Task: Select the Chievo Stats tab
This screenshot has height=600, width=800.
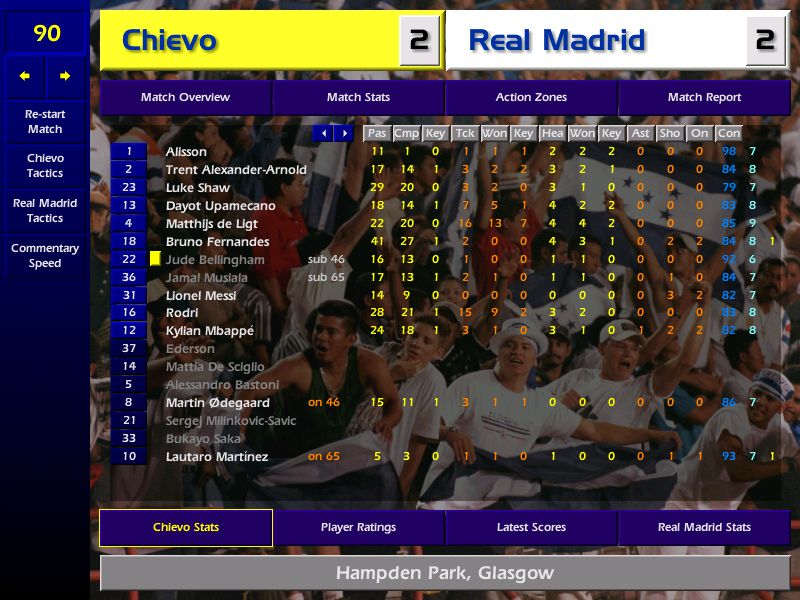Action: (186, 527)
